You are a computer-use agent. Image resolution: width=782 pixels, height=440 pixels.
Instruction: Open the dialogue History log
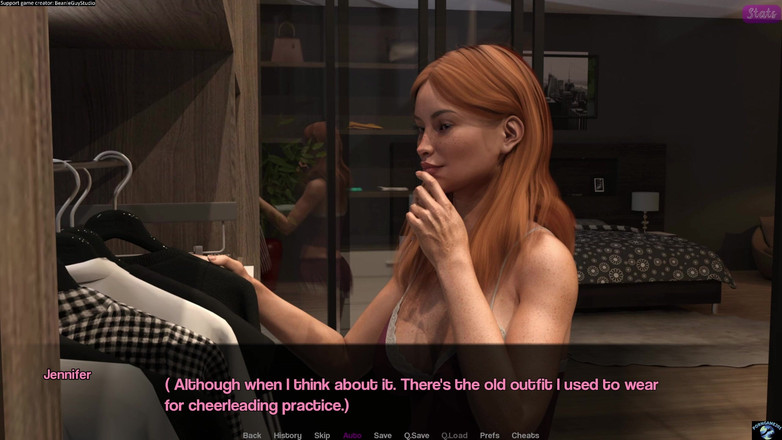[287, 435]
